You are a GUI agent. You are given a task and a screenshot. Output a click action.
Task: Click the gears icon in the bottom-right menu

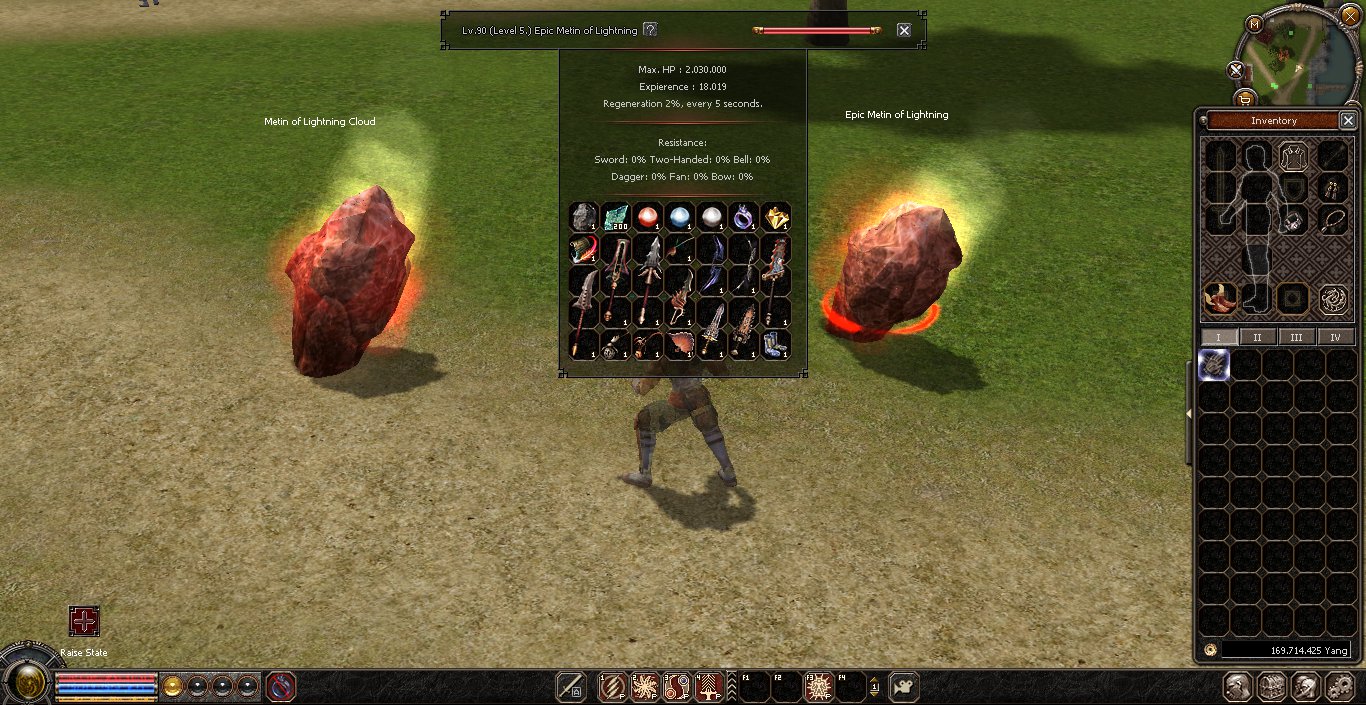point(1340,687)
